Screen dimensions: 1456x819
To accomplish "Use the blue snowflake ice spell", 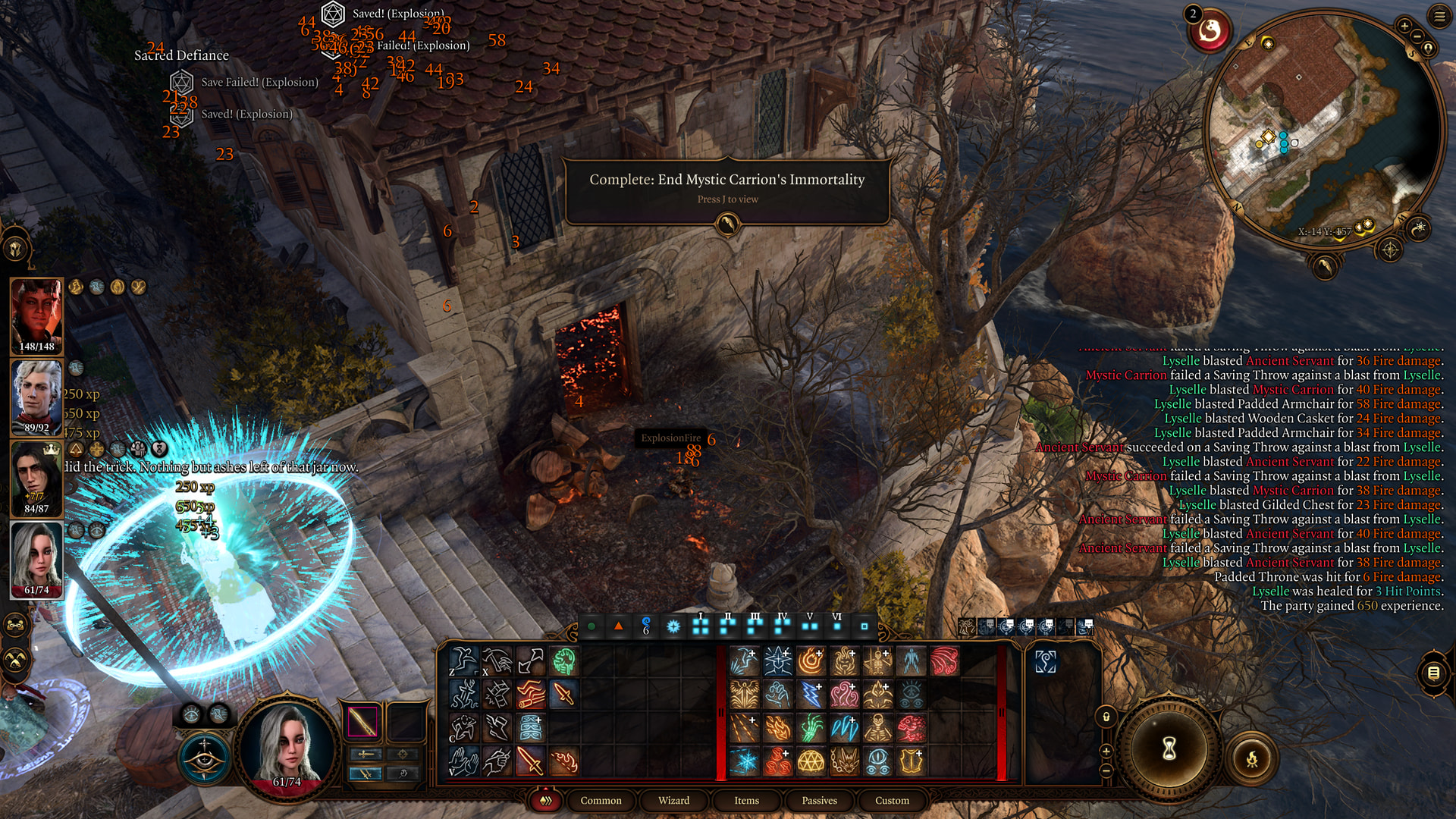I will (744, 761).
